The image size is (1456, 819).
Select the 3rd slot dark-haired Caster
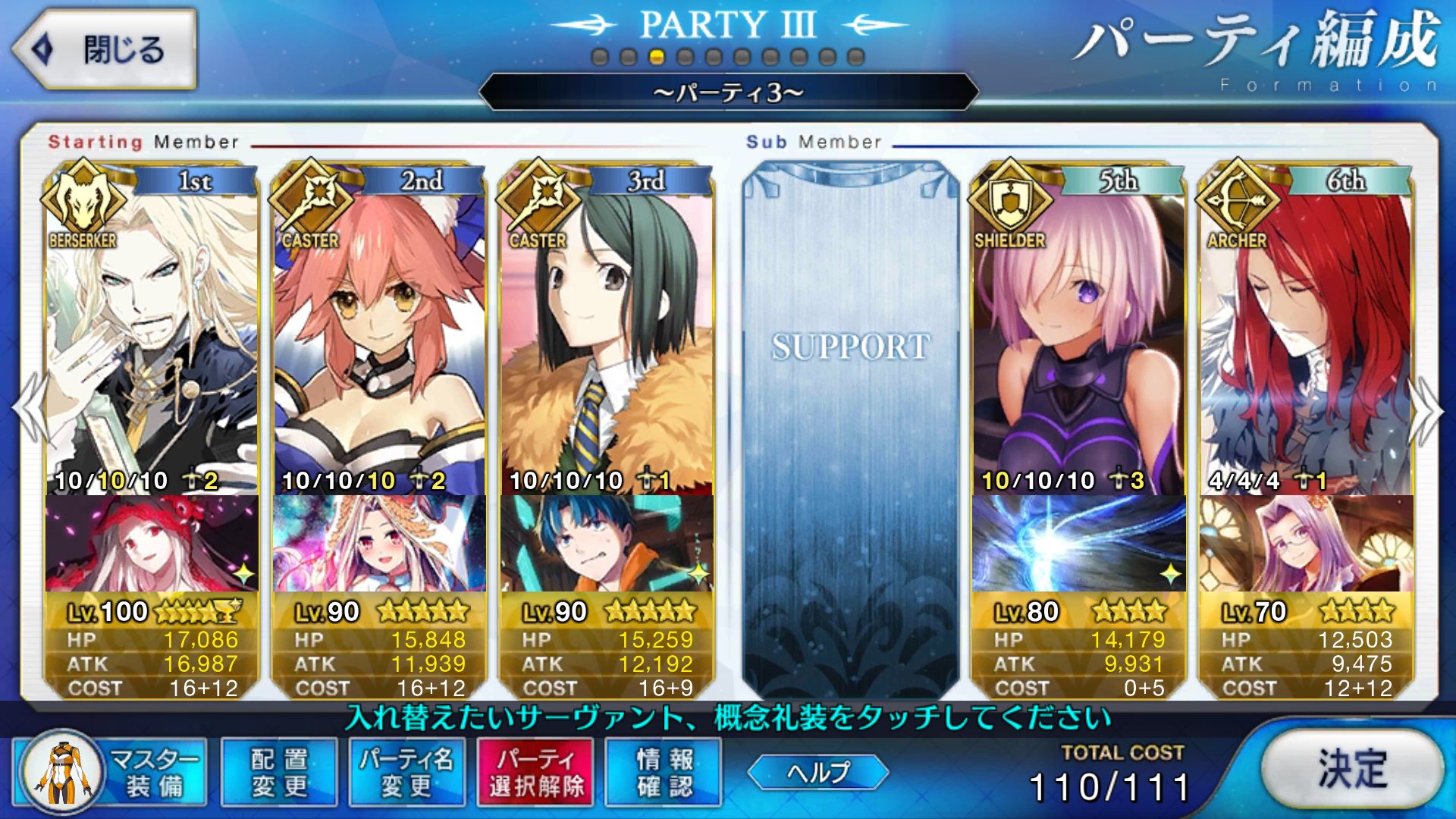607,334
